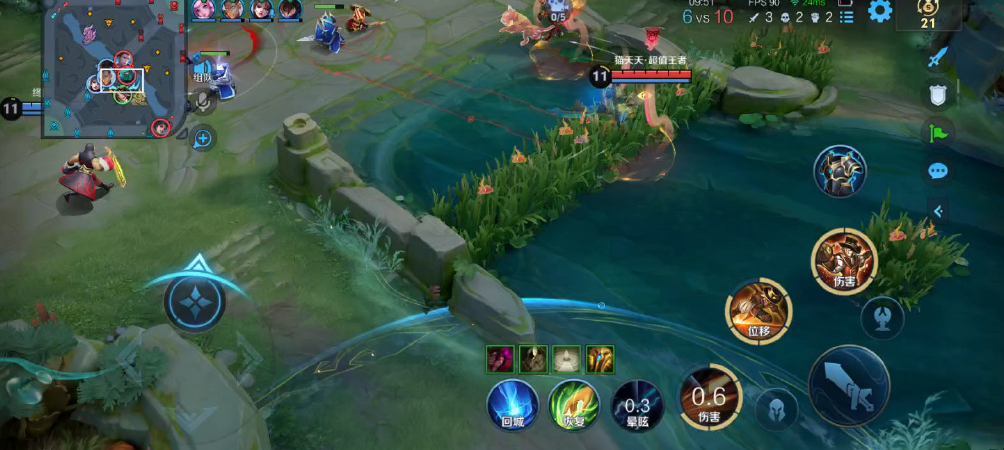The width and height of the screenshot is (1004, 450).
Task: Collapse the signal panel with the arrow
Action: coord(938,210)
